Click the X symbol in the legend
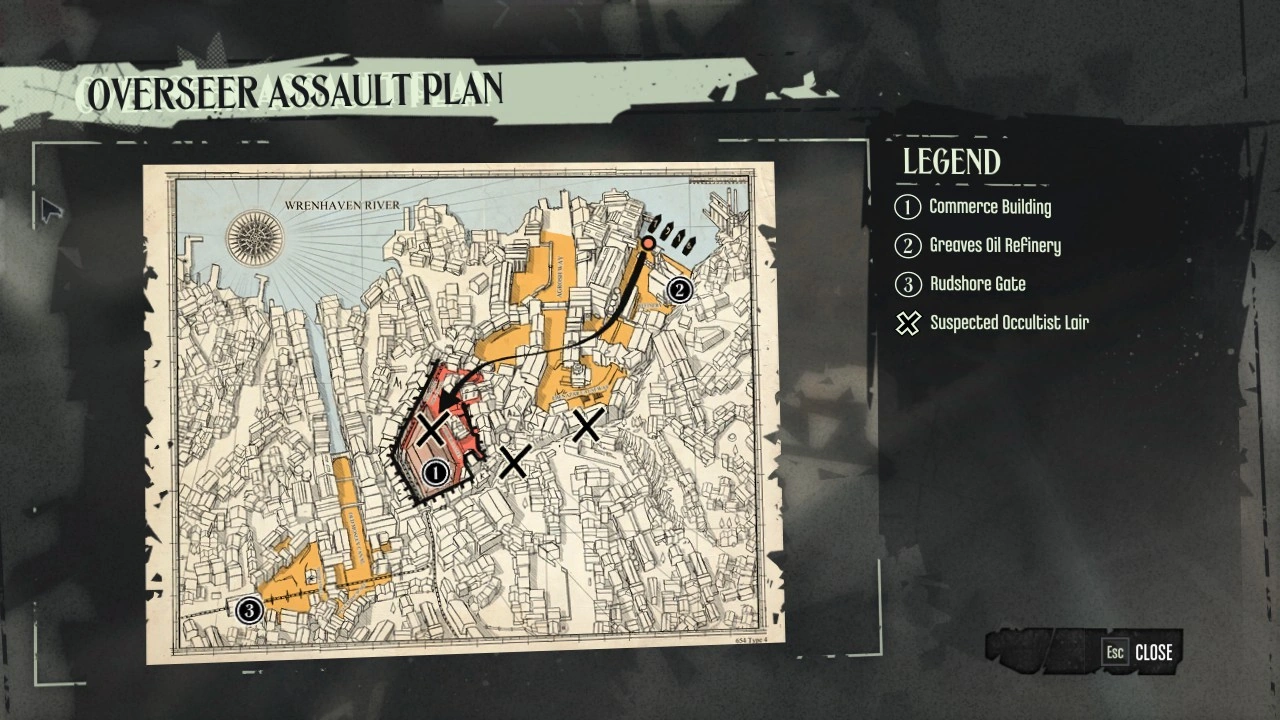Image resolution: width=1280 pixels, height=720 pixels. 908,323
